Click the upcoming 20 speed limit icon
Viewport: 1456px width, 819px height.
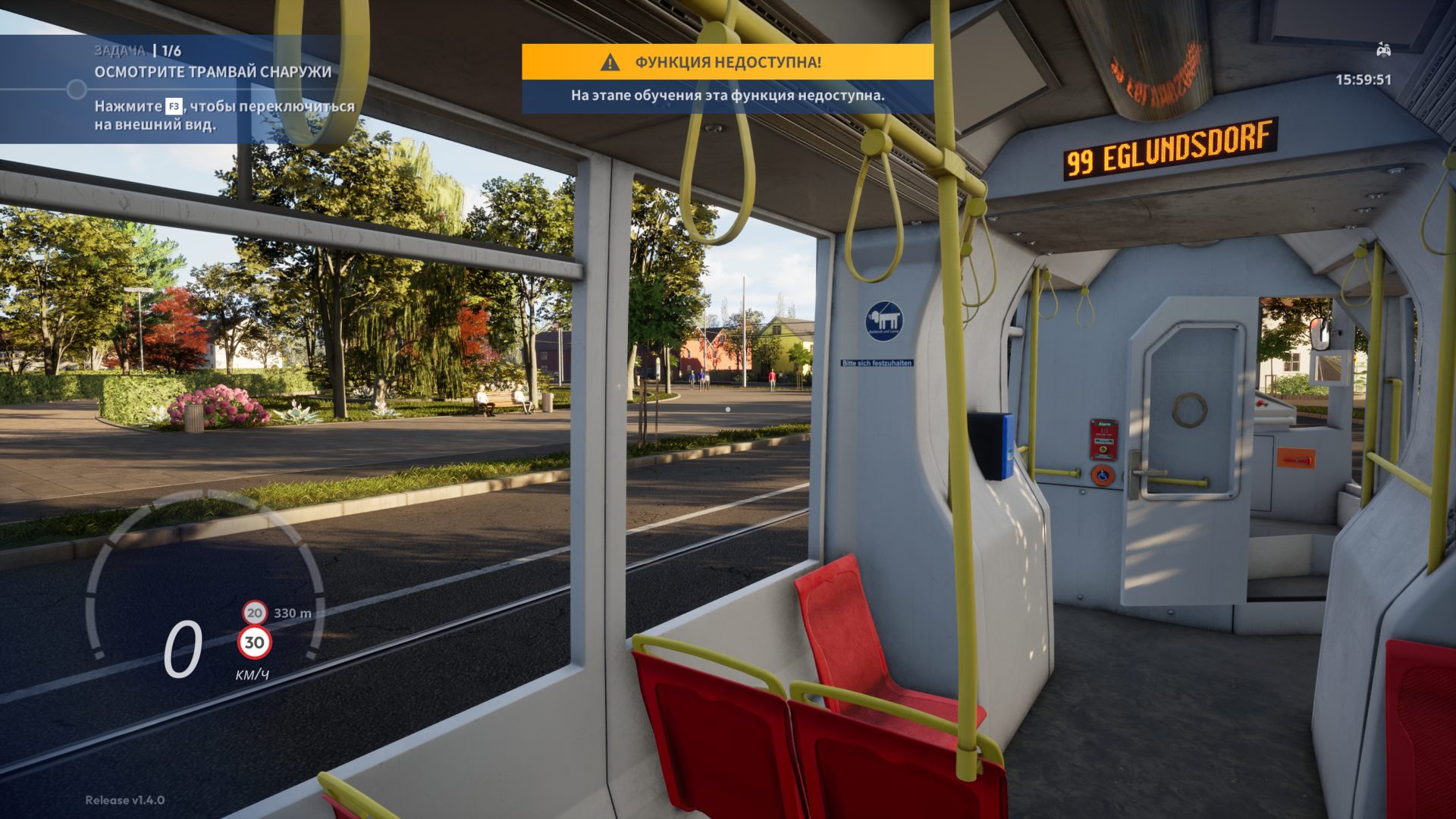pos(255,612)
